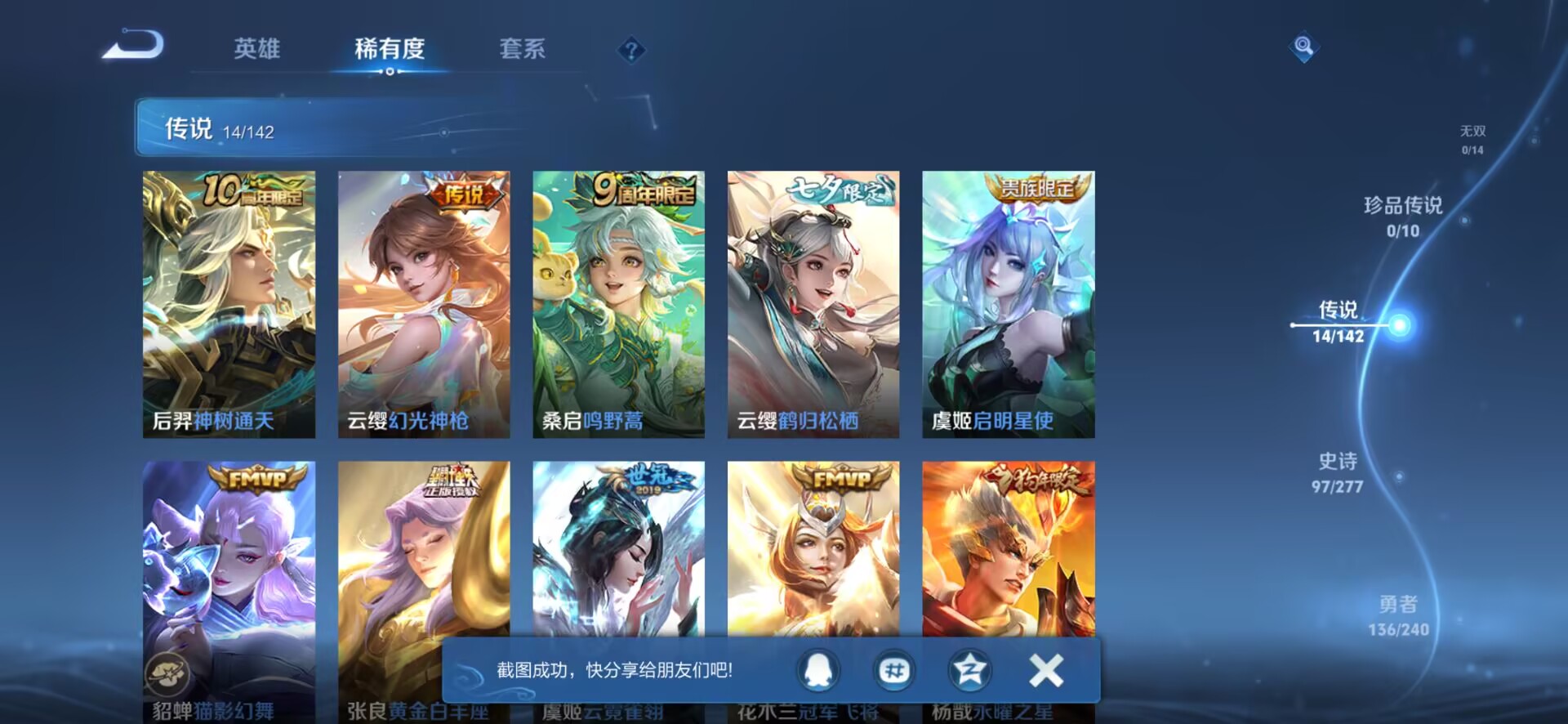Viewport: 1568px width, 724px height.
Task: Open the 后羿神树通天 skin card
Action: point(229,302)
